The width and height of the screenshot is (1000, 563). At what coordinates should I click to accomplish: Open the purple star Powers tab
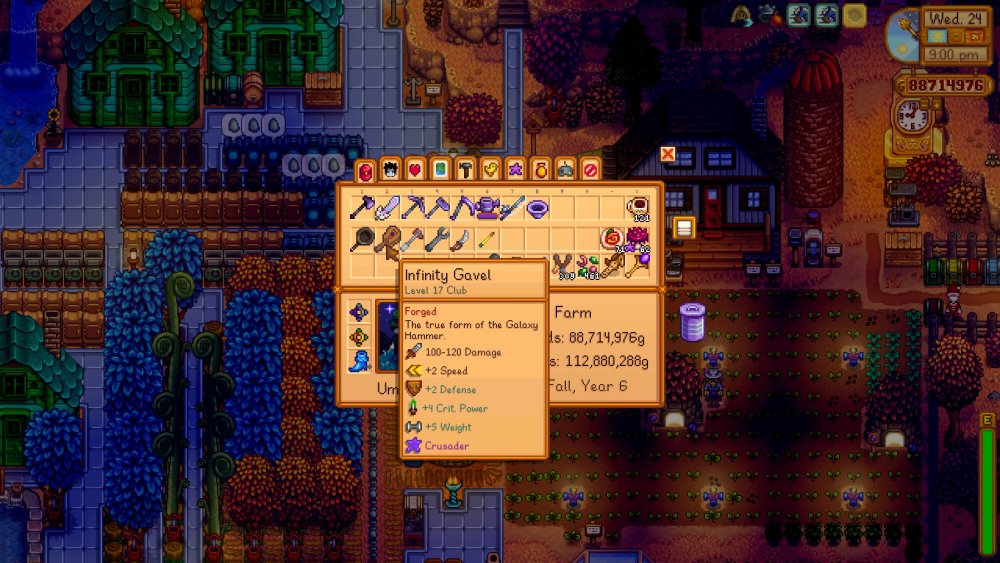pyautogui.click(x=515, y=169)
